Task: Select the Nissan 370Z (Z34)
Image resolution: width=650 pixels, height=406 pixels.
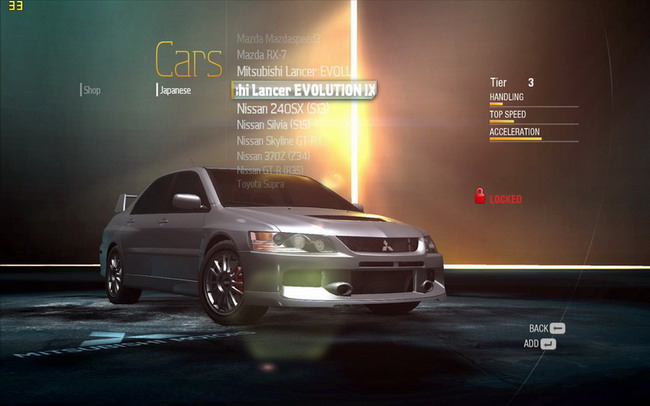Action: [x=275, y=156]
